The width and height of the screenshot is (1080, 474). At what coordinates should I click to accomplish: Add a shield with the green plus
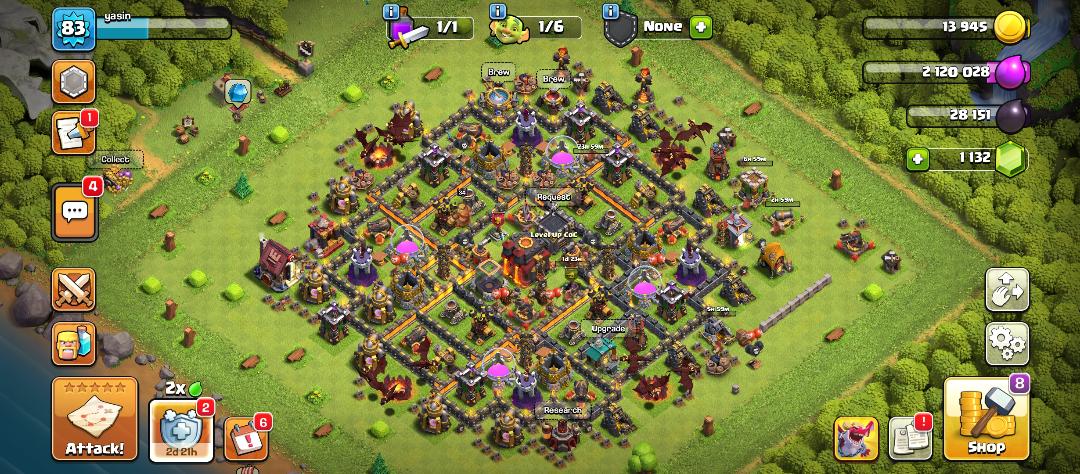pos(701,27)
